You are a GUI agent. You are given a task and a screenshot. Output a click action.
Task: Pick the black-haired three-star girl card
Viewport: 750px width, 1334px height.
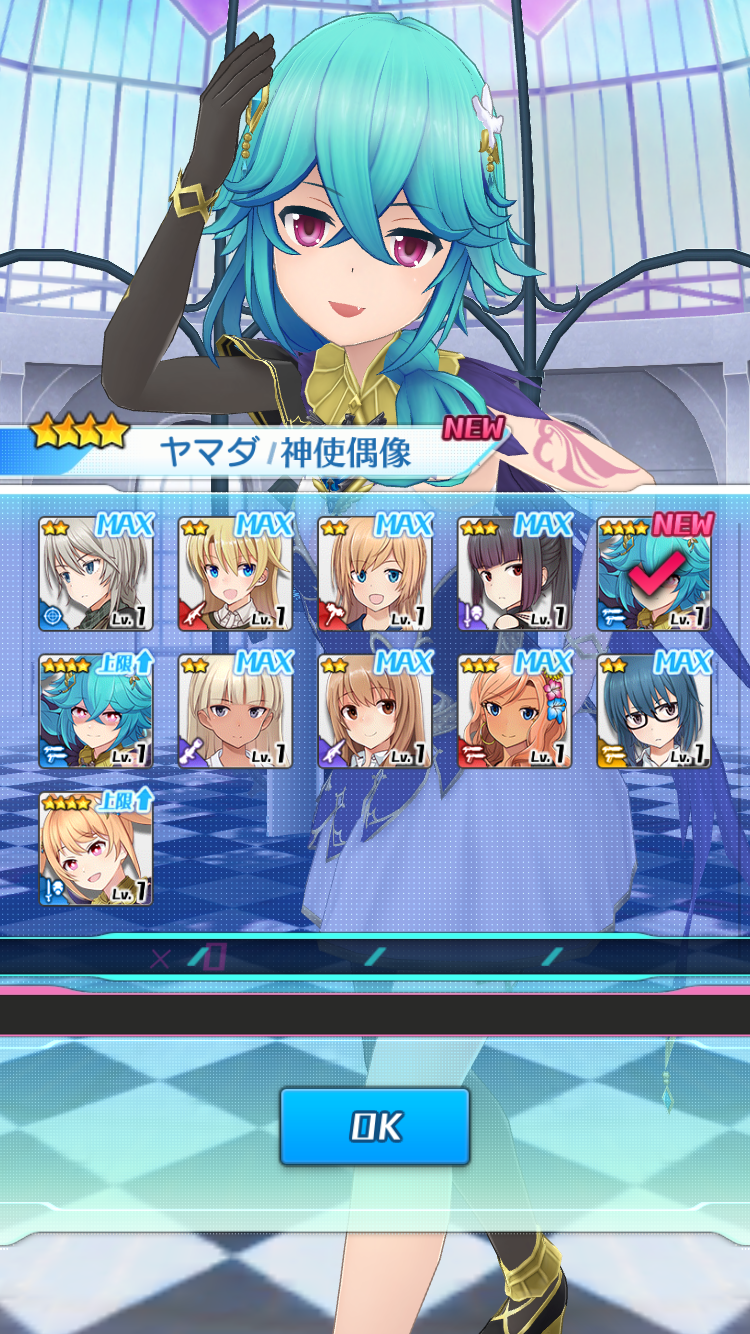click(x=514, y=574)
